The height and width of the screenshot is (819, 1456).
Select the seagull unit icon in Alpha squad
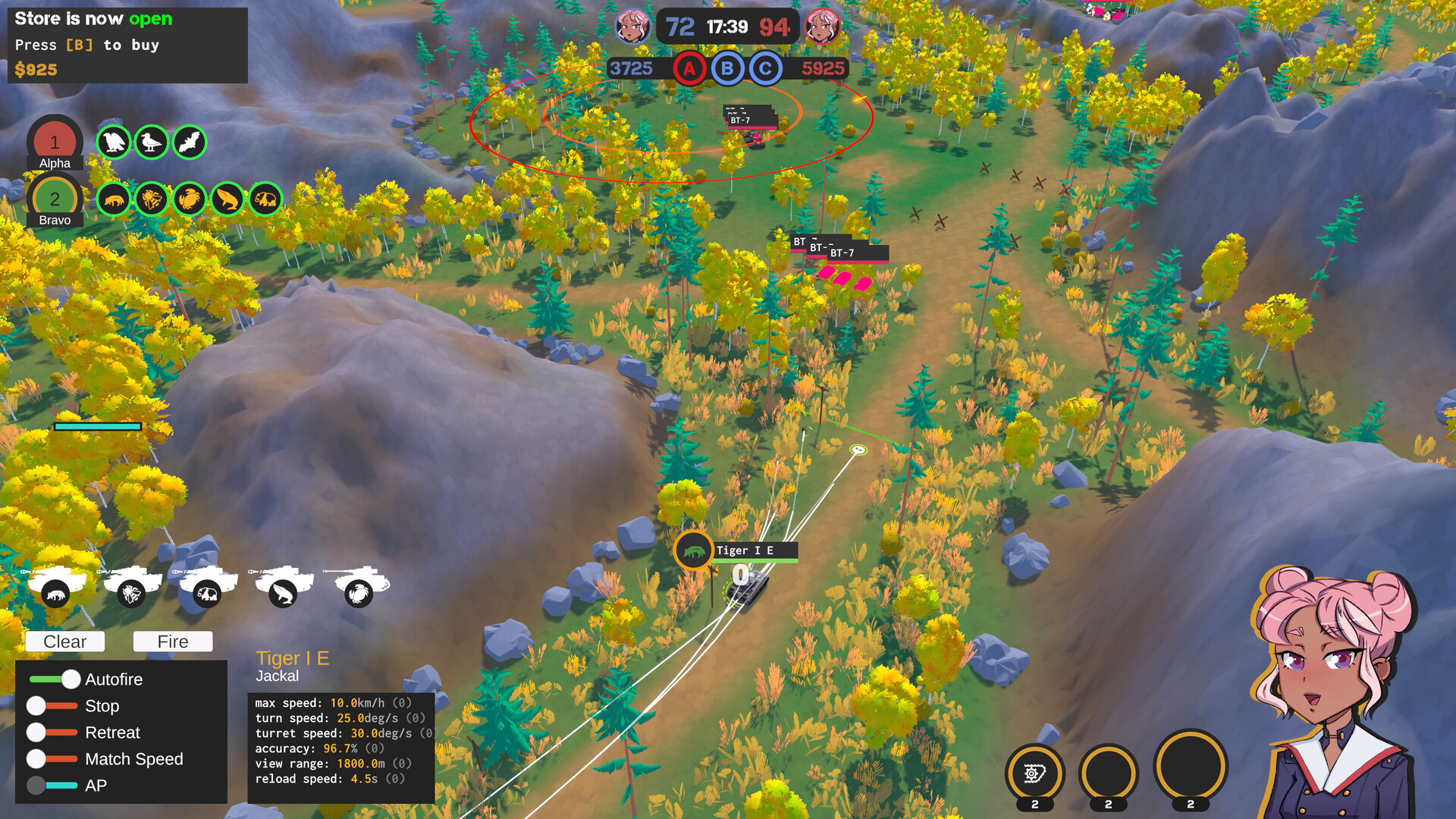point(152,143)
